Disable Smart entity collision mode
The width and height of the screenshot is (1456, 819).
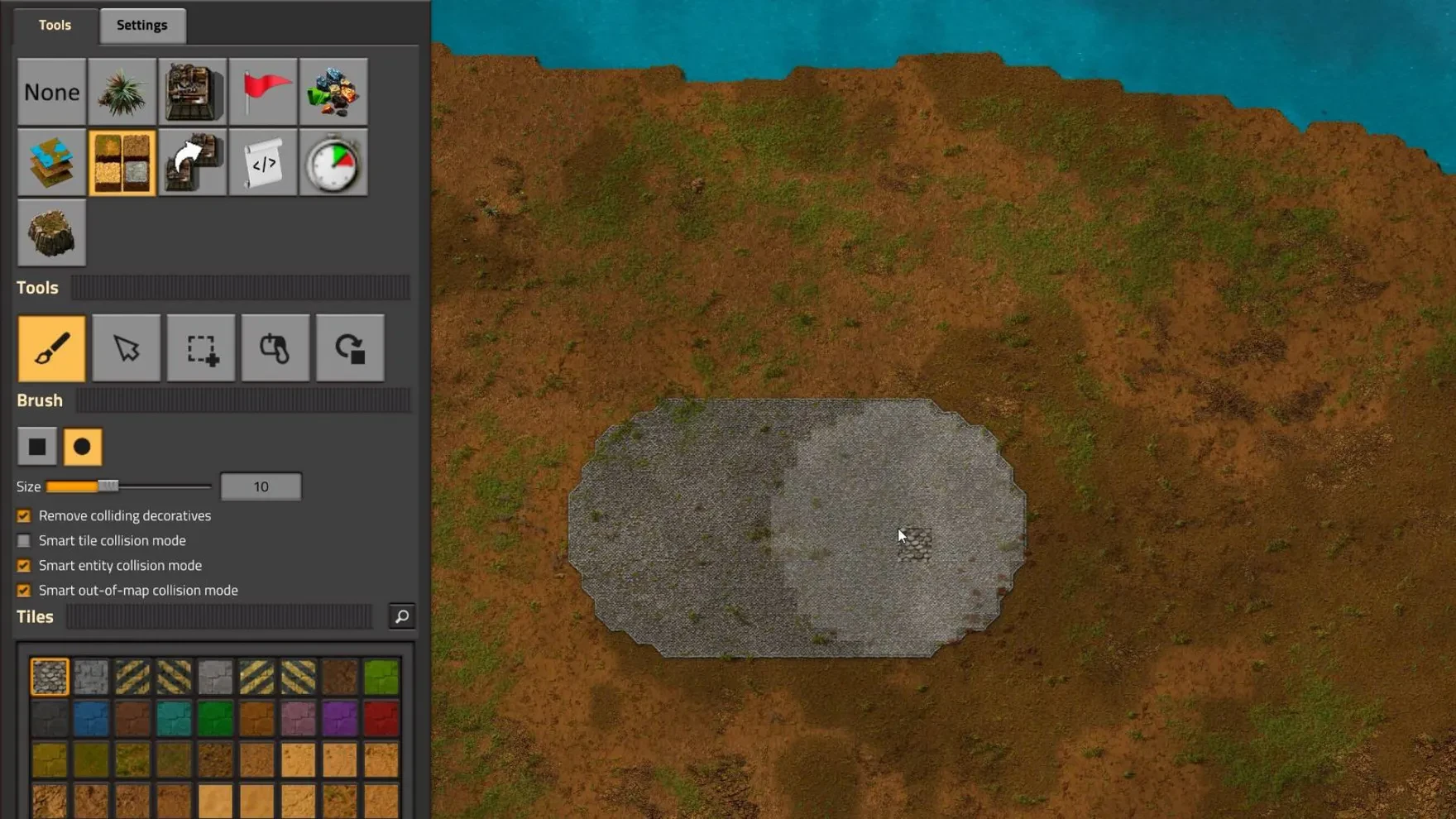point(23,565)
